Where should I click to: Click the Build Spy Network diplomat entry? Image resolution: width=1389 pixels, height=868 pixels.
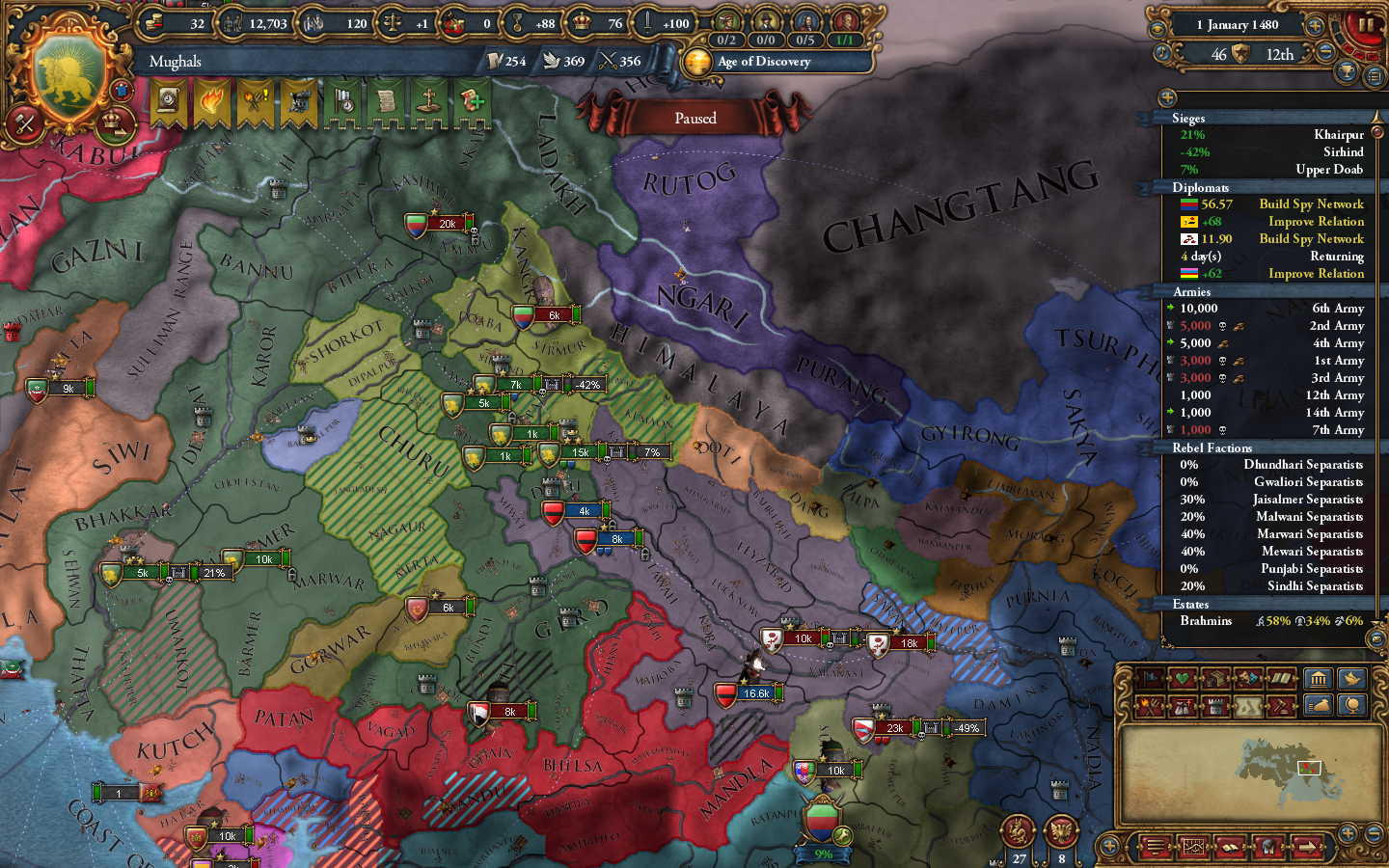tap(1310, 203)
